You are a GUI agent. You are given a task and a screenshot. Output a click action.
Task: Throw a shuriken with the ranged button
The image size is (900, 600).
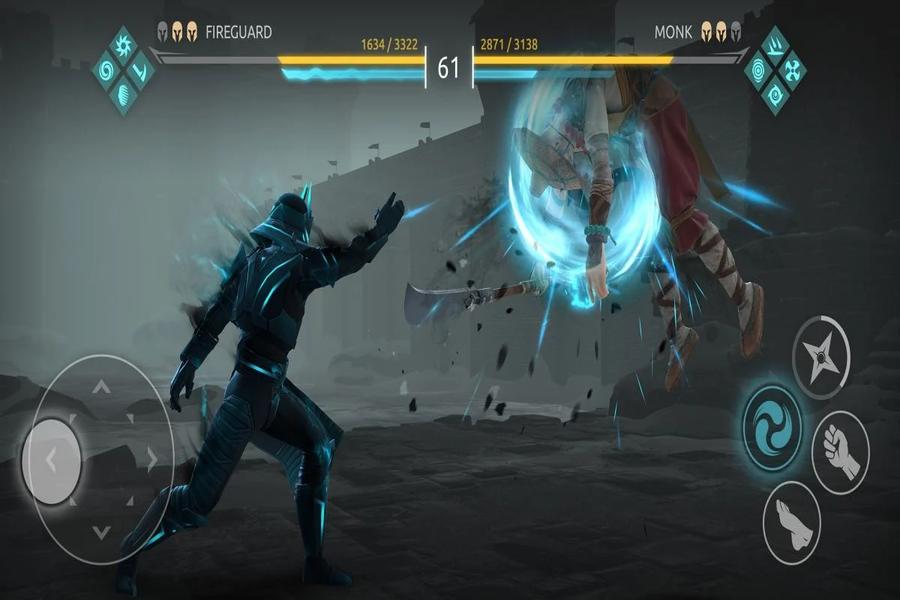[821, 357]
